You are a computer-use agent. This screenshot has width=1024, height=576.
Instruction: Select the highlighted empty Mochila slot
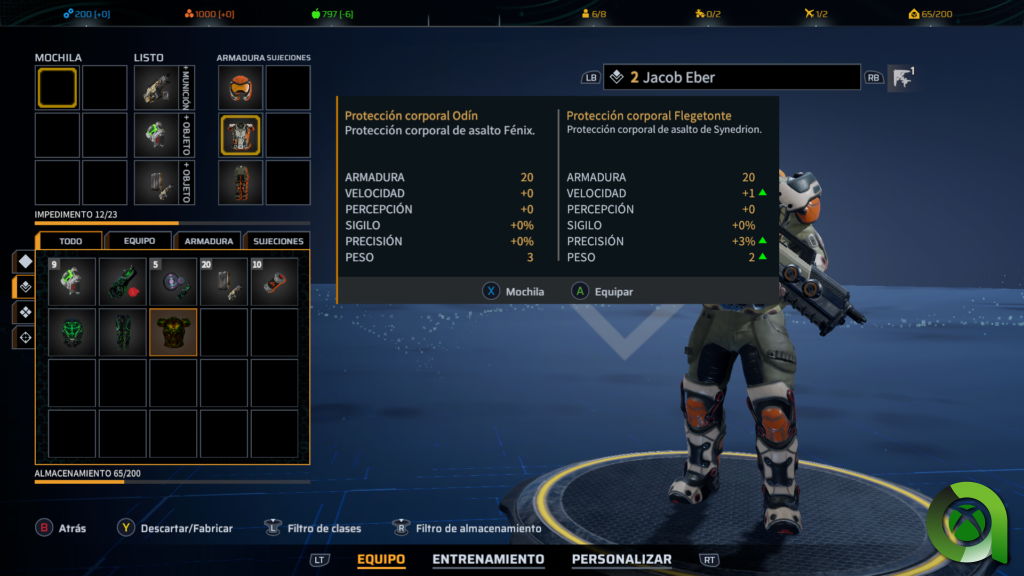pyautogui.click(x=57, y=88)
